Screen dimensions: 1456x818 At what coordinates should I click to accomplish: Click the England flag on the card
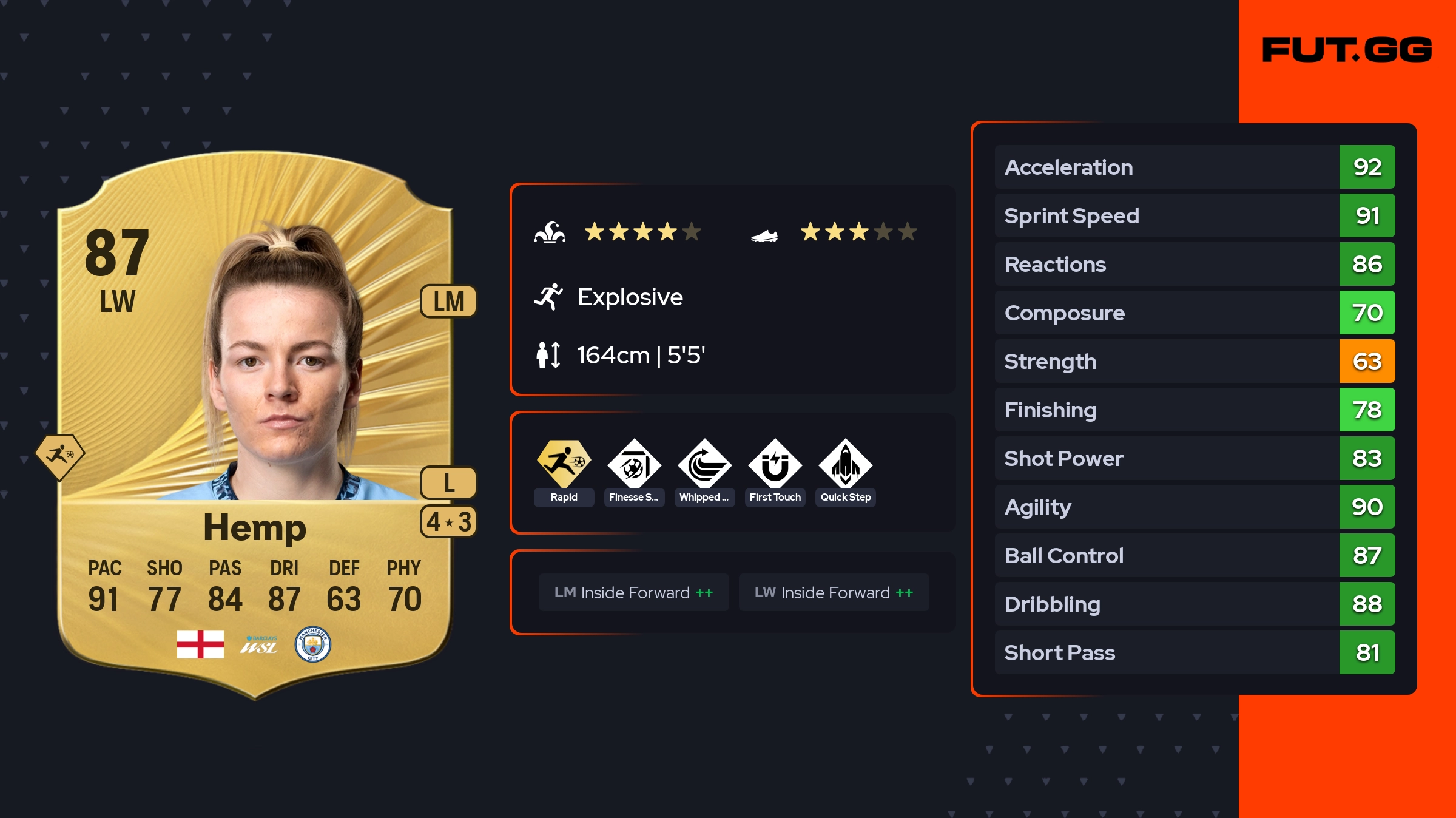[200, 644]
